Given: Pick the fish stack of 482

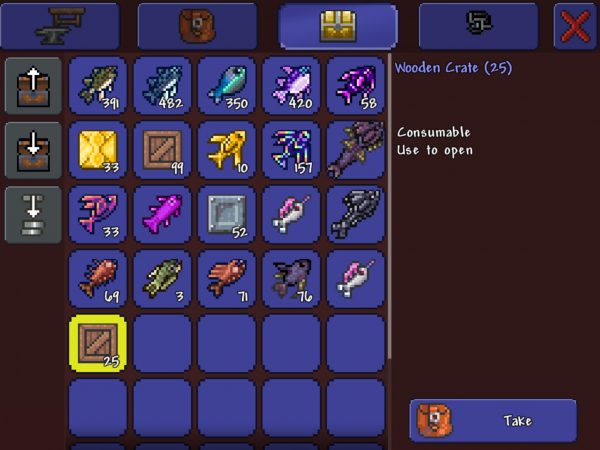Looking at the screenshot, I should [x=163, y=85].
